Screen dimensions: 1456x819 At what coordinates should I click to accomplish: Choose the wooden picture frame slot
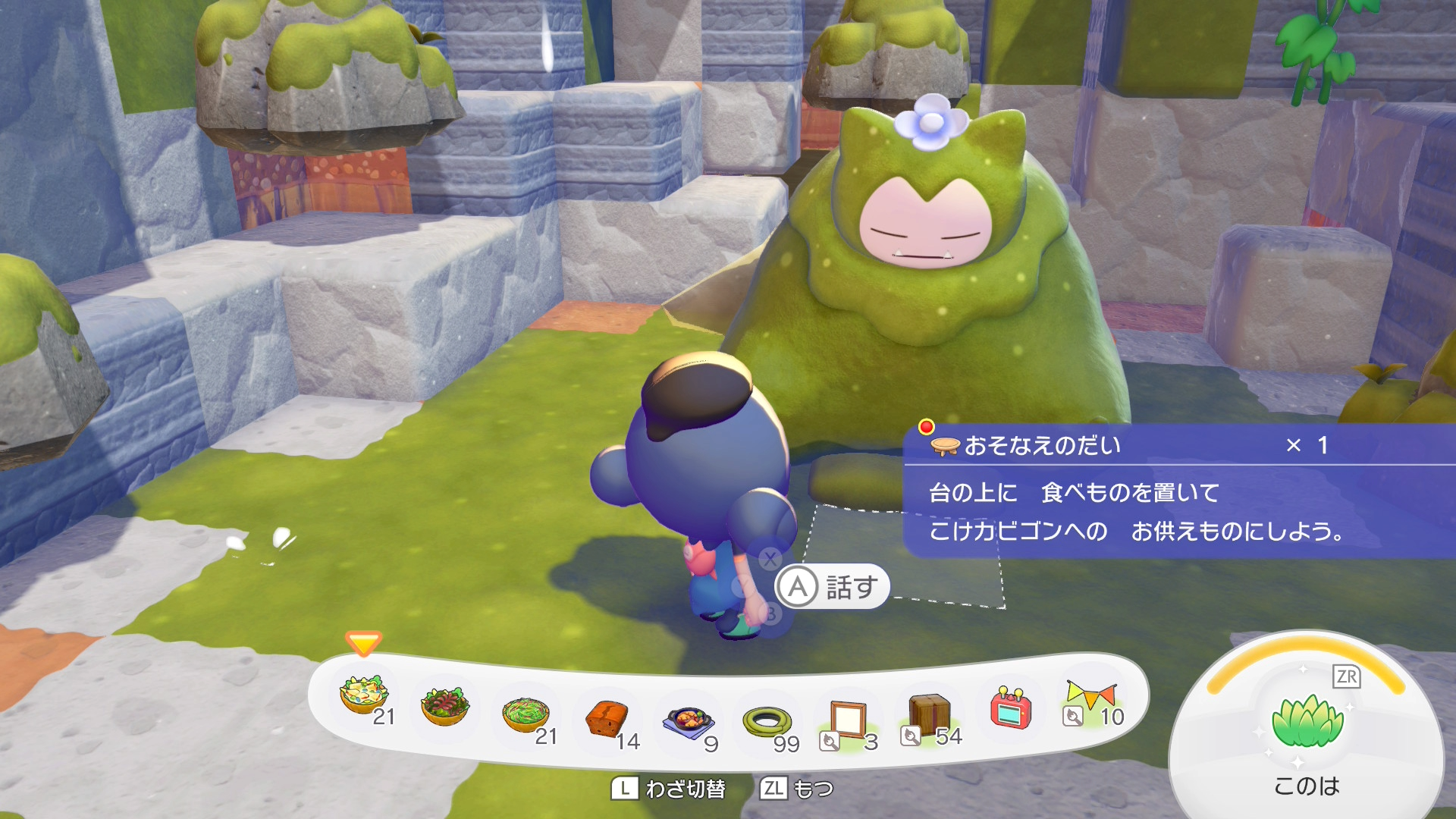(847, 719)
